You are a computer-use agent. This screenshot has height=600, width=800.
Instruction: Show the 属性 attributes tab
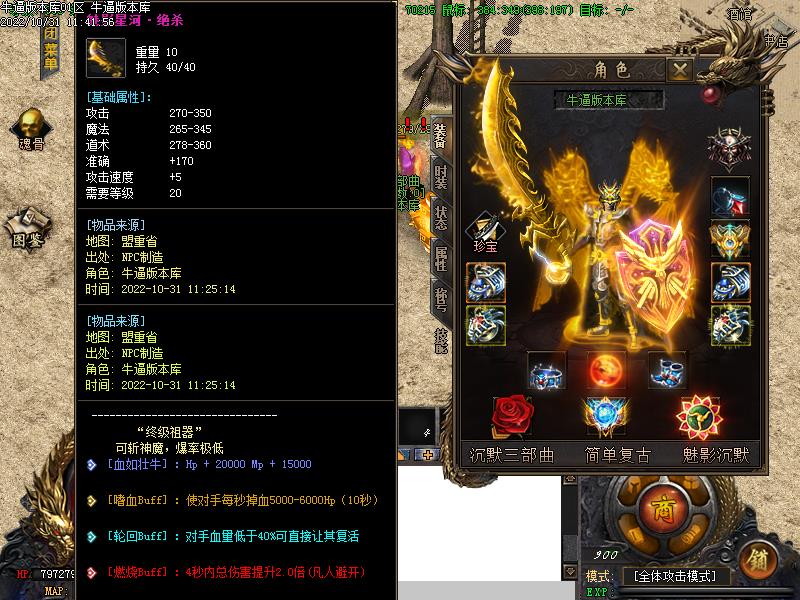441,260
